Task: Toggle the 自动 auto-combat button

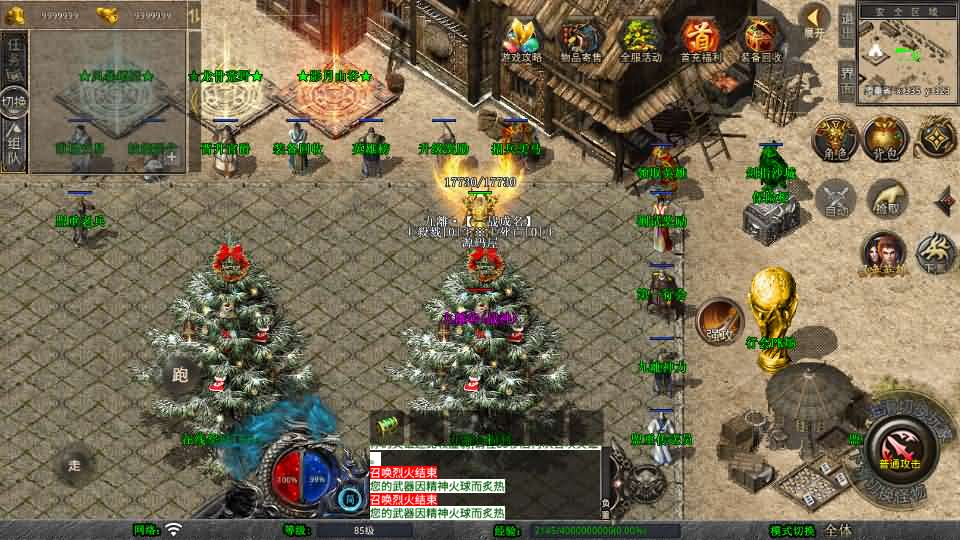Action: point(836,198)
